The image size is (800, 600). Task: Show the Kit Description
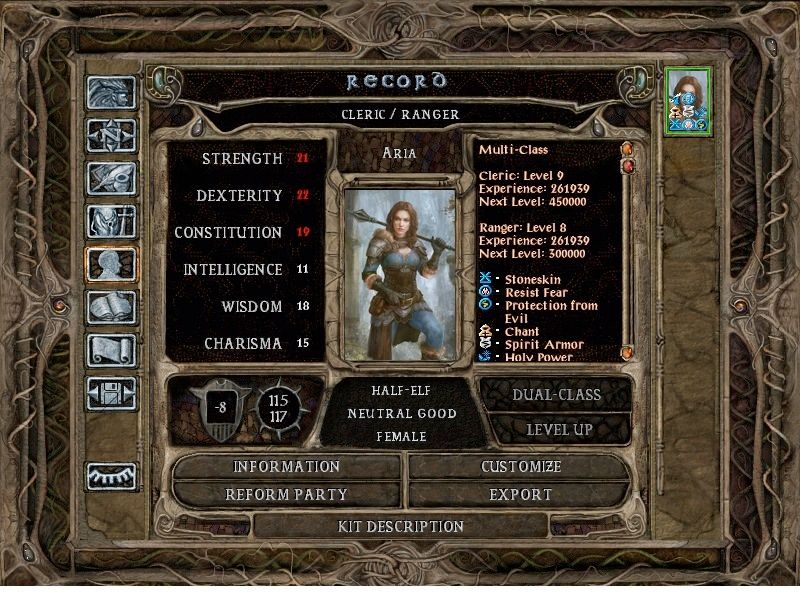click(x=401, y=526)
